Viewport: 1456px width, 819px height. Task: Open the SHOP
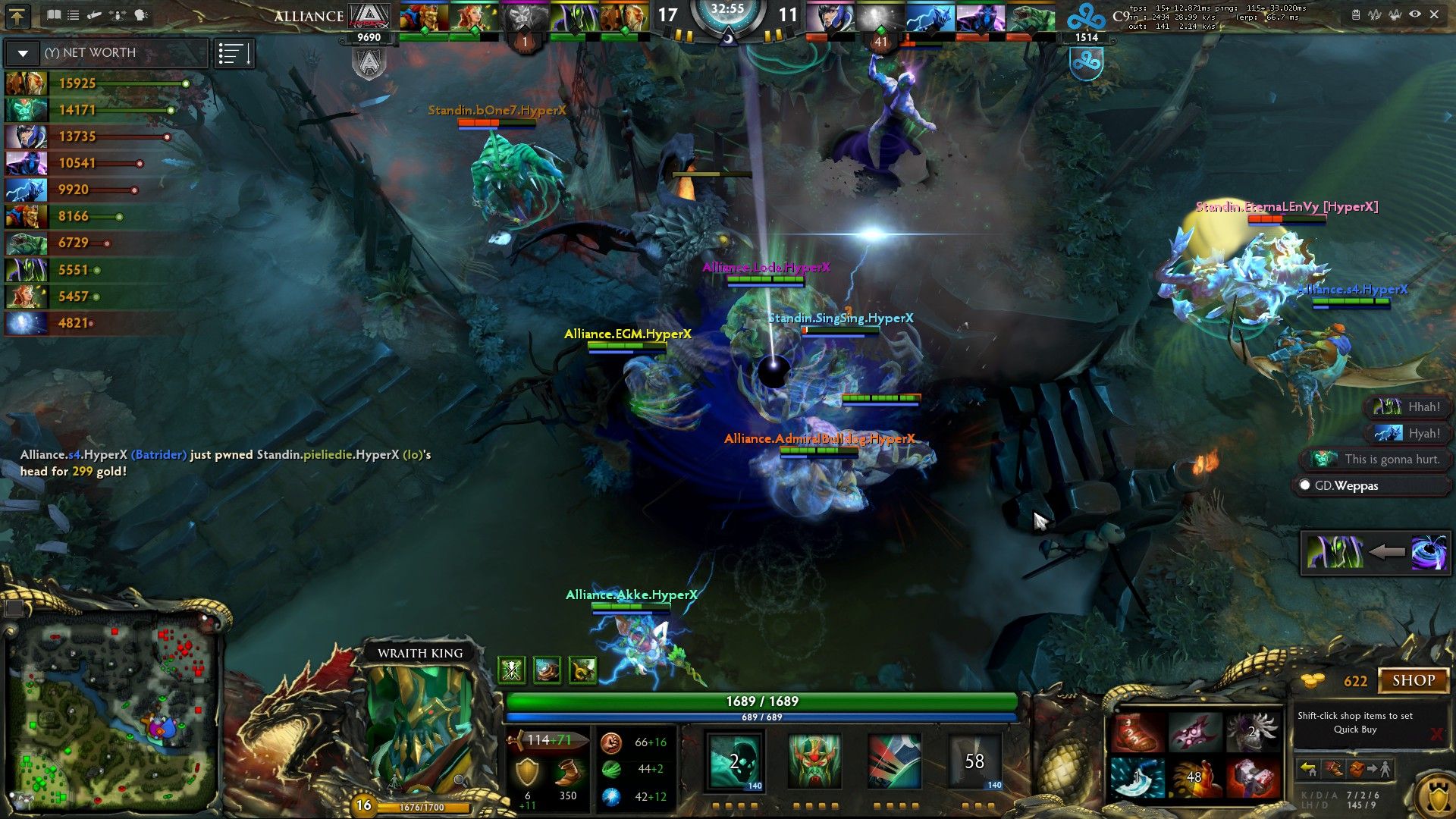point(1414,680)
